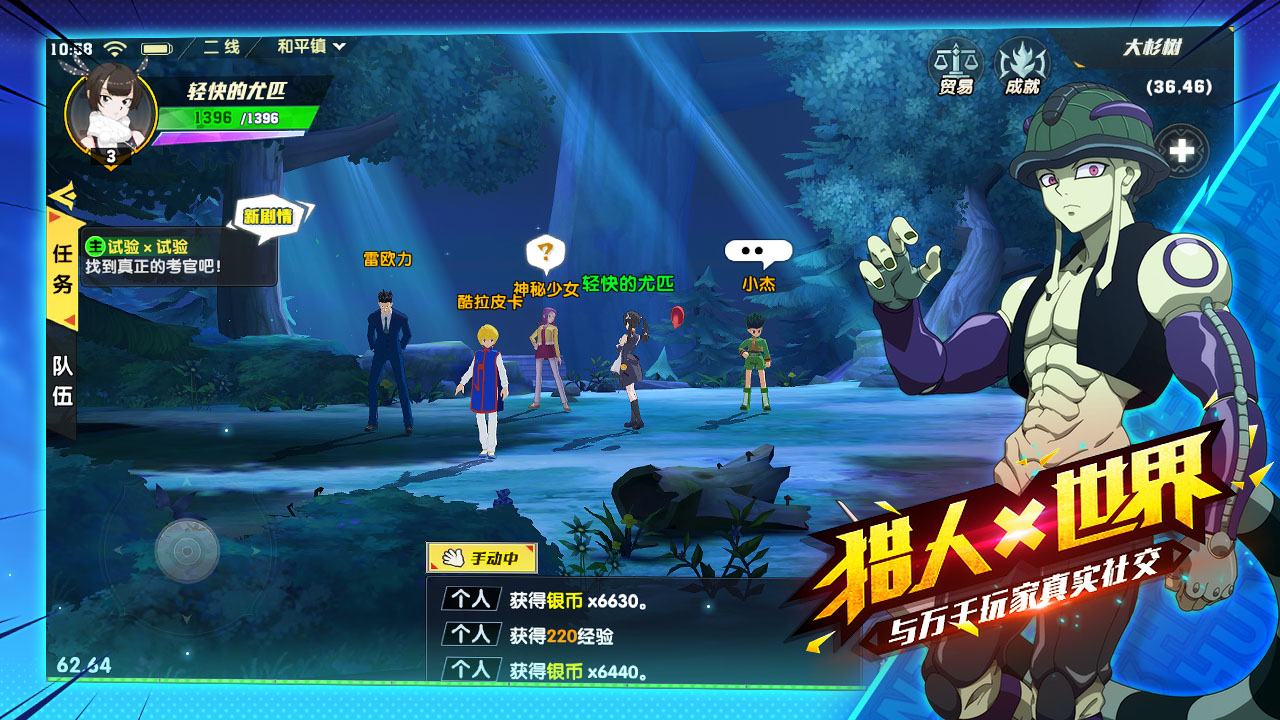Expand the minimap with the plus icon
Image resolution: width=1280 pixels, height=720 pixels.
tap(1183, 148)
